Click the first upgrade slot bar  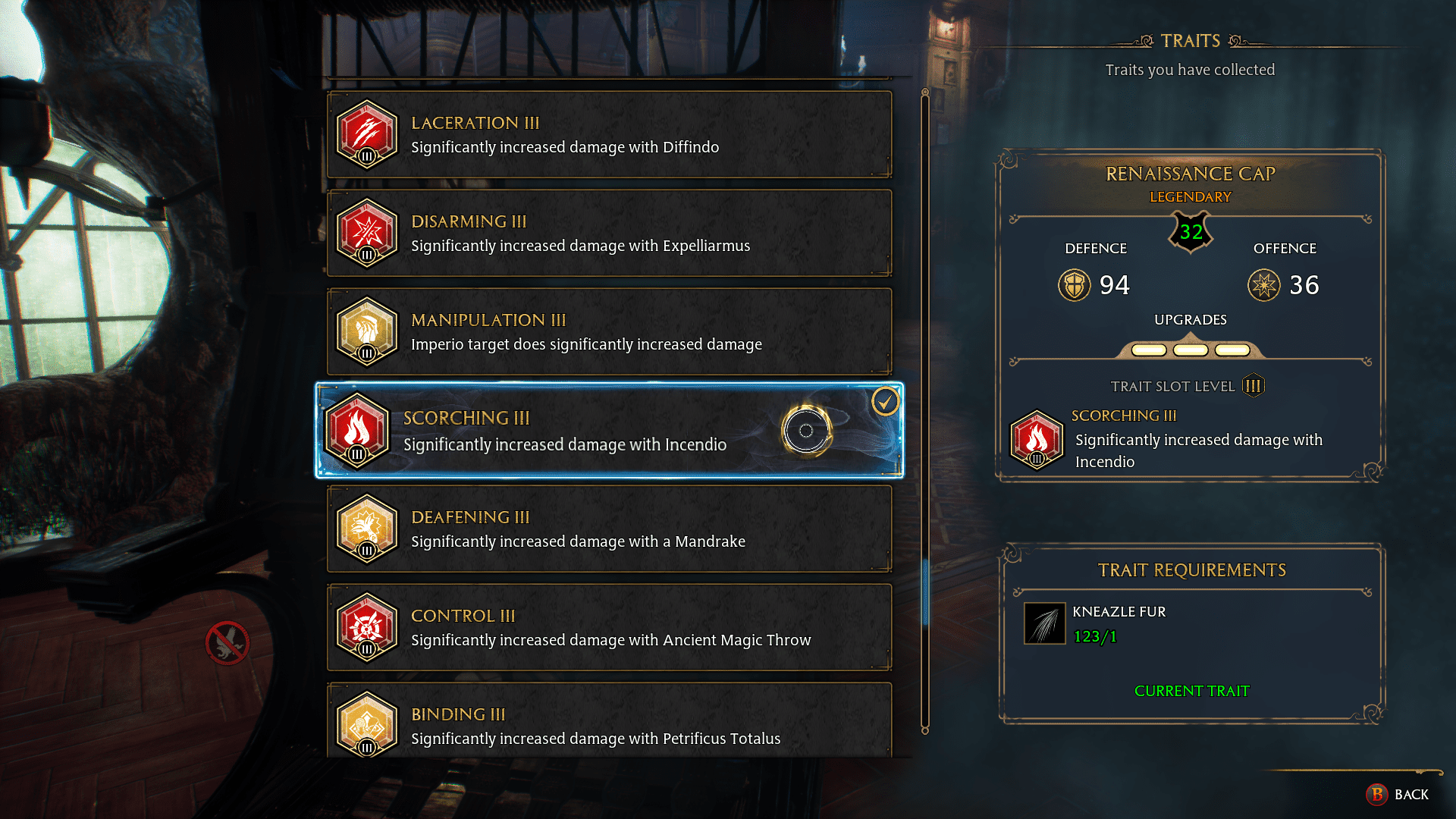pos(1148,350)
